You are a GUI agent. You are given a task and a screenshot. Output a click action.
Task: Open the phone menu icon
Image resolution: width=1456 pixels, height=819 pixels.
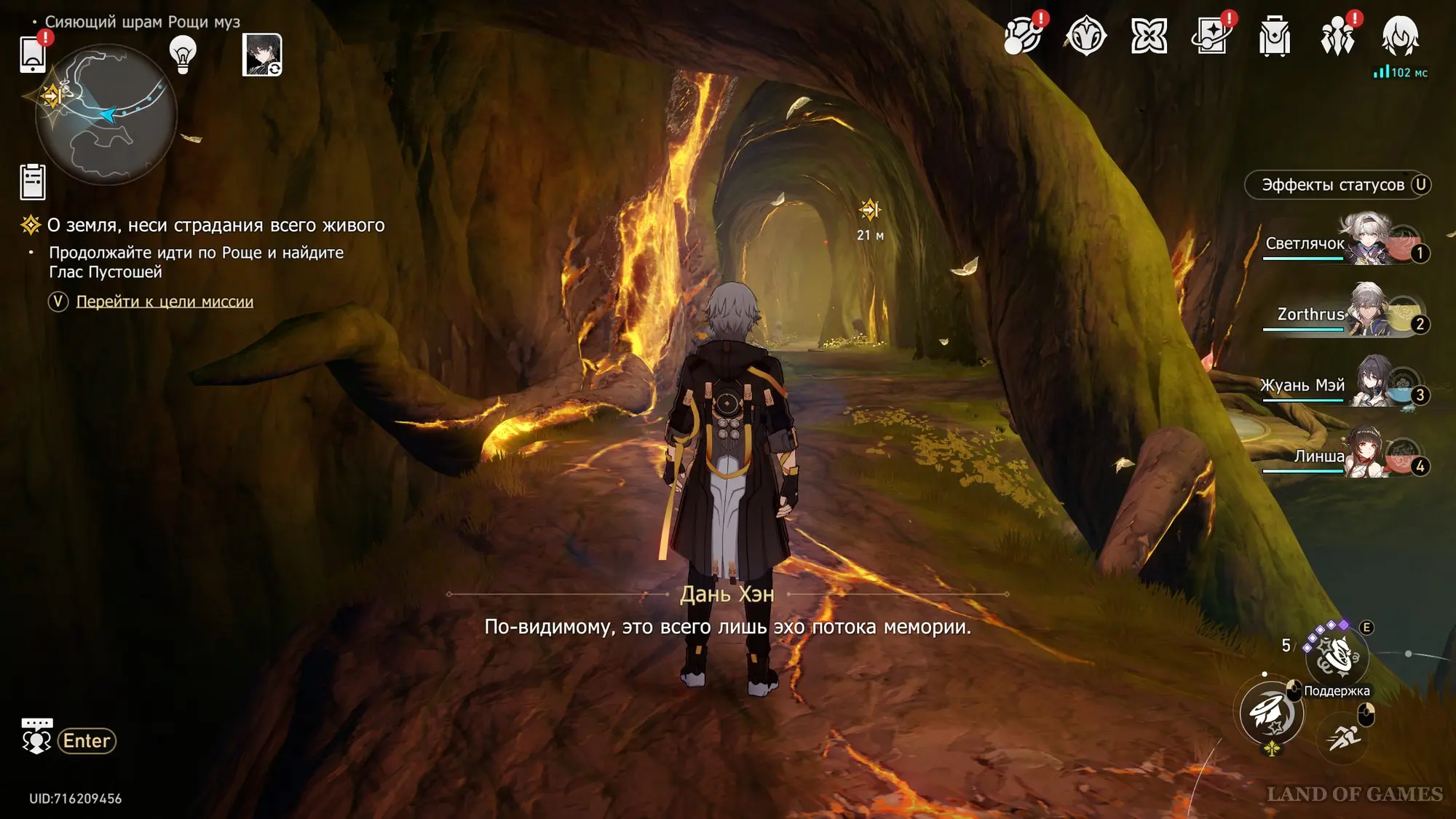[x=33, y=54]
